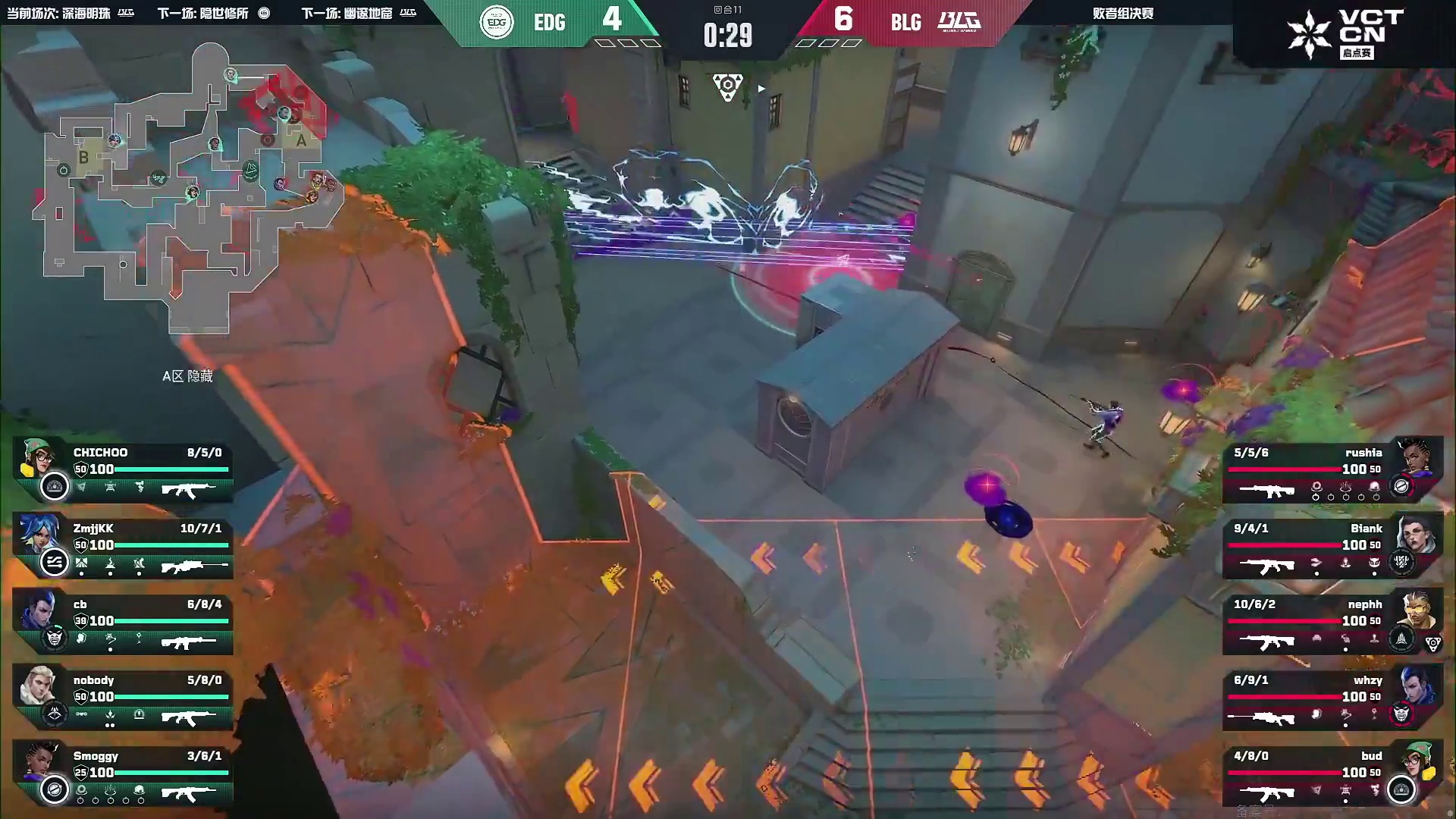Choose Biank's player card
The height and width of the screenshot is (819, 1456).
(1331, 546)
